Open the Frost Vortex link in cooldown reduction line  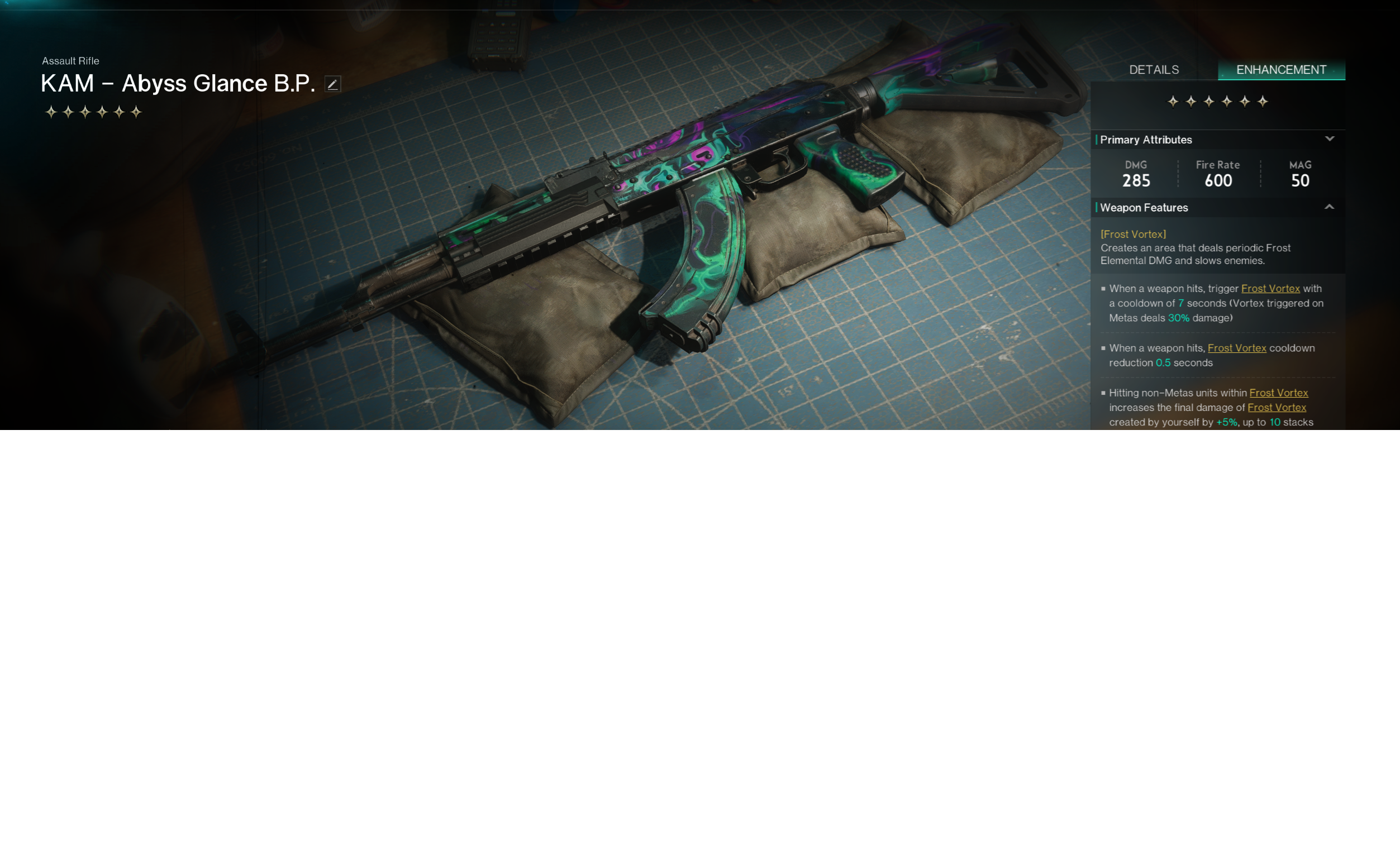1236,348
